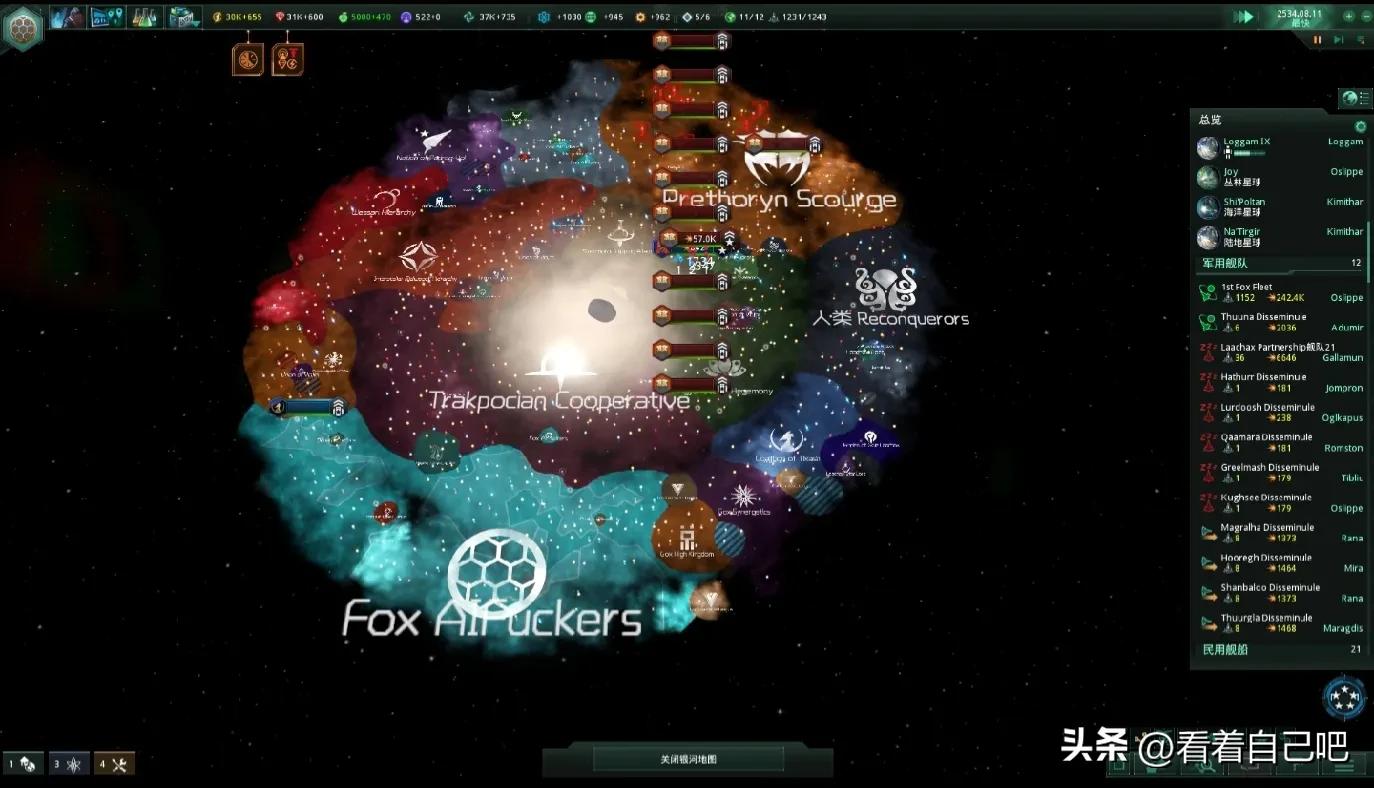This screenshot has width=1374, height=788.
Task: Toggle the outliner list view beside the globe
Action: pos(1363,98)
